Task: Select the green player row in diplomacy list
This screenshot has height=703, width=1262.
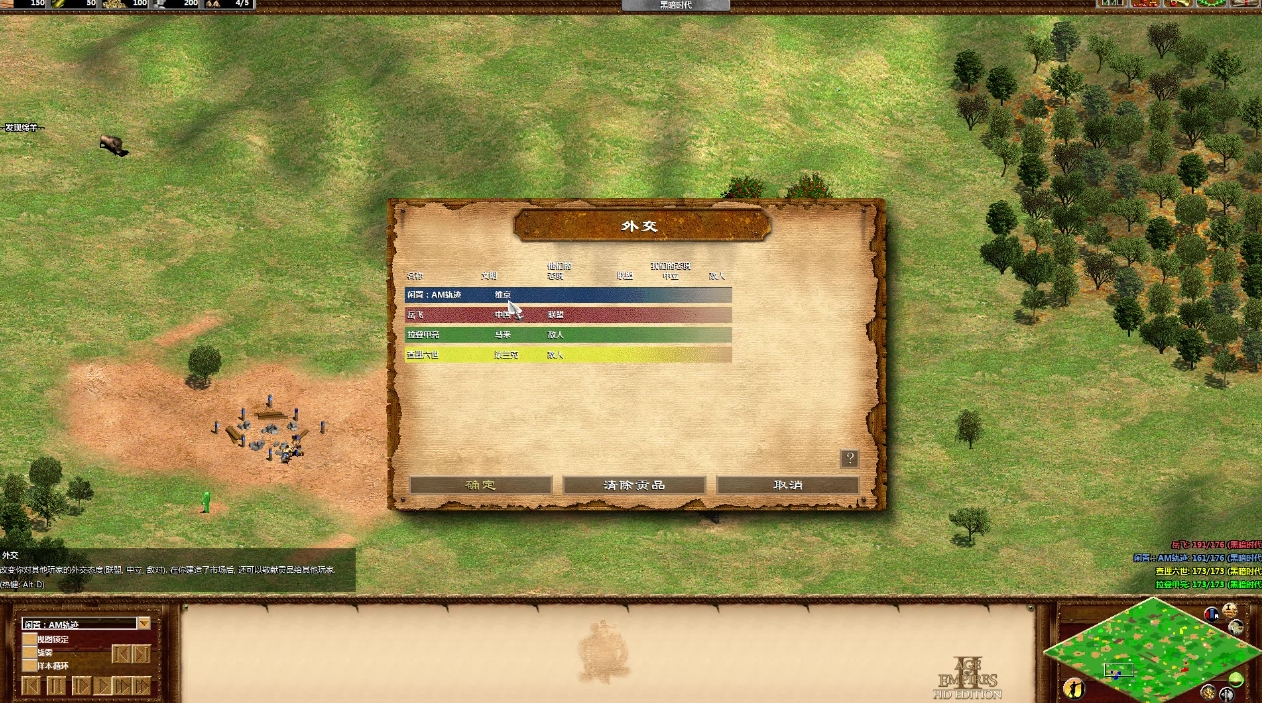Action: point(568,335)
